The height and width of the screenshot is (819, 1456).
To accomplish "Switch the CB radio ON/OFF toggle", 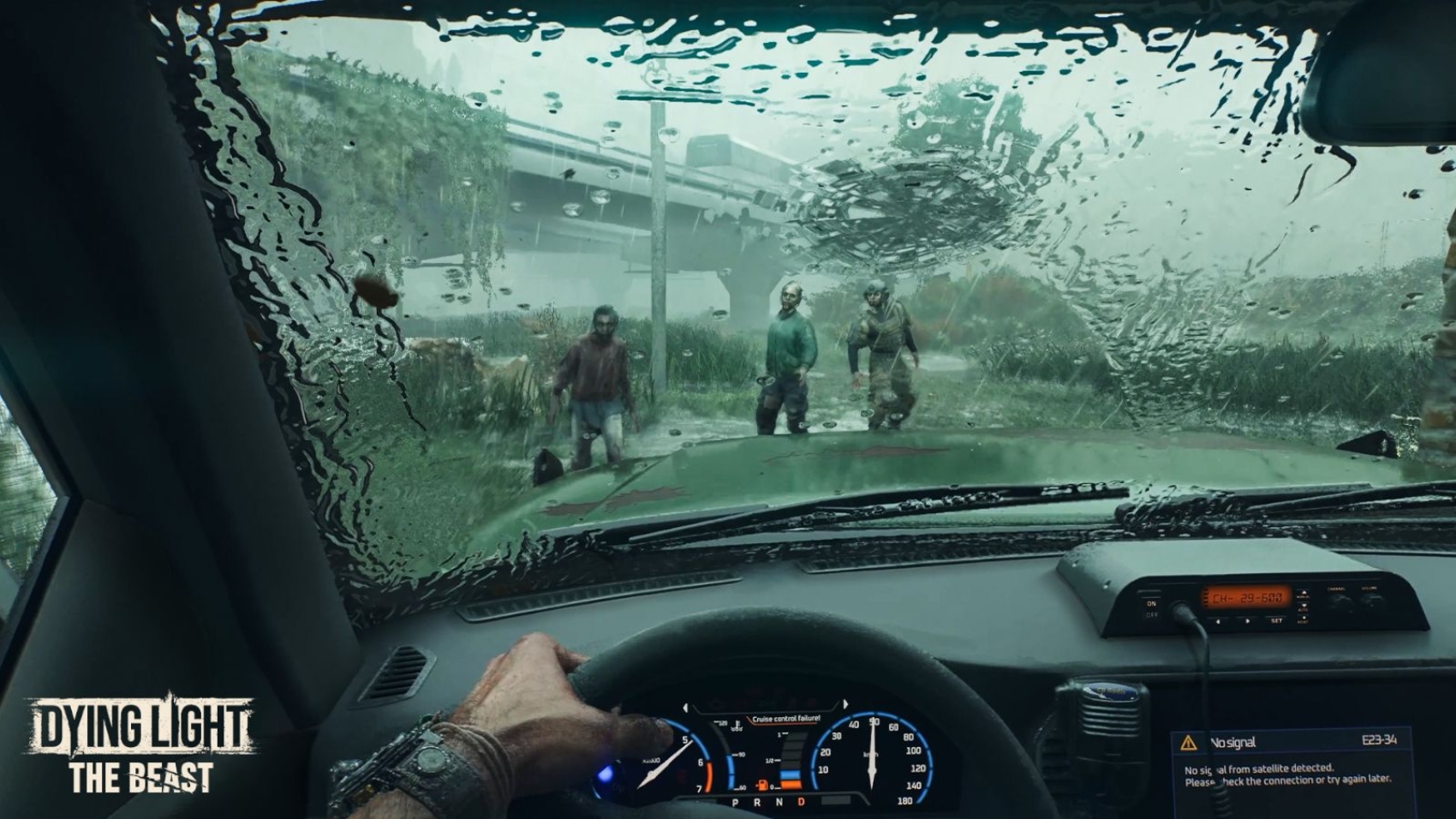I will pos(1151,603).
